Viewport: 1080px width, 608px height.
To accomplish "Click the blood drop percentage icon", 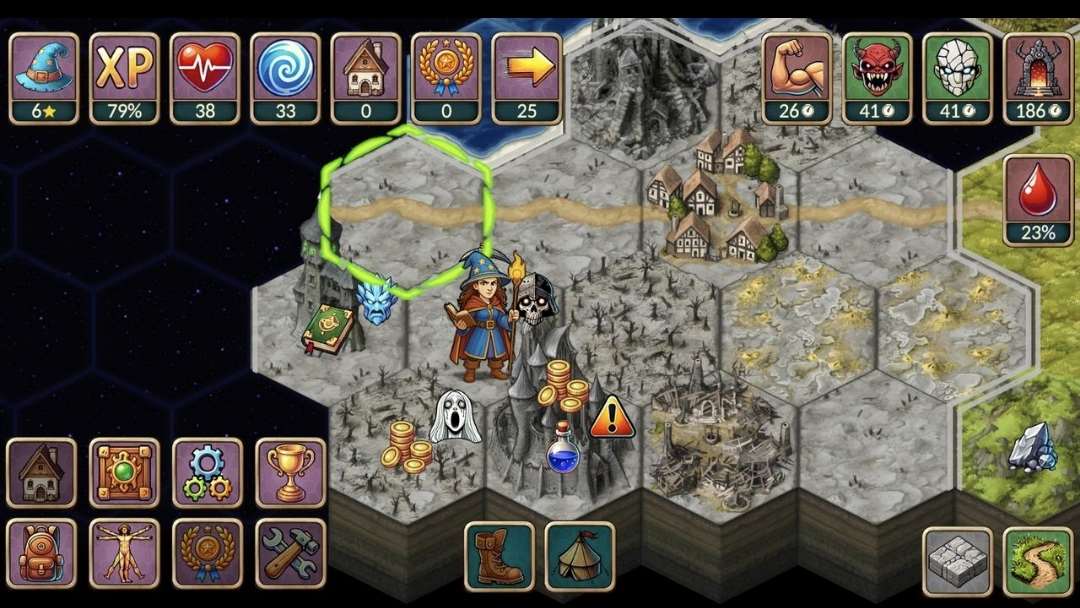I will tap(1037, 199).
